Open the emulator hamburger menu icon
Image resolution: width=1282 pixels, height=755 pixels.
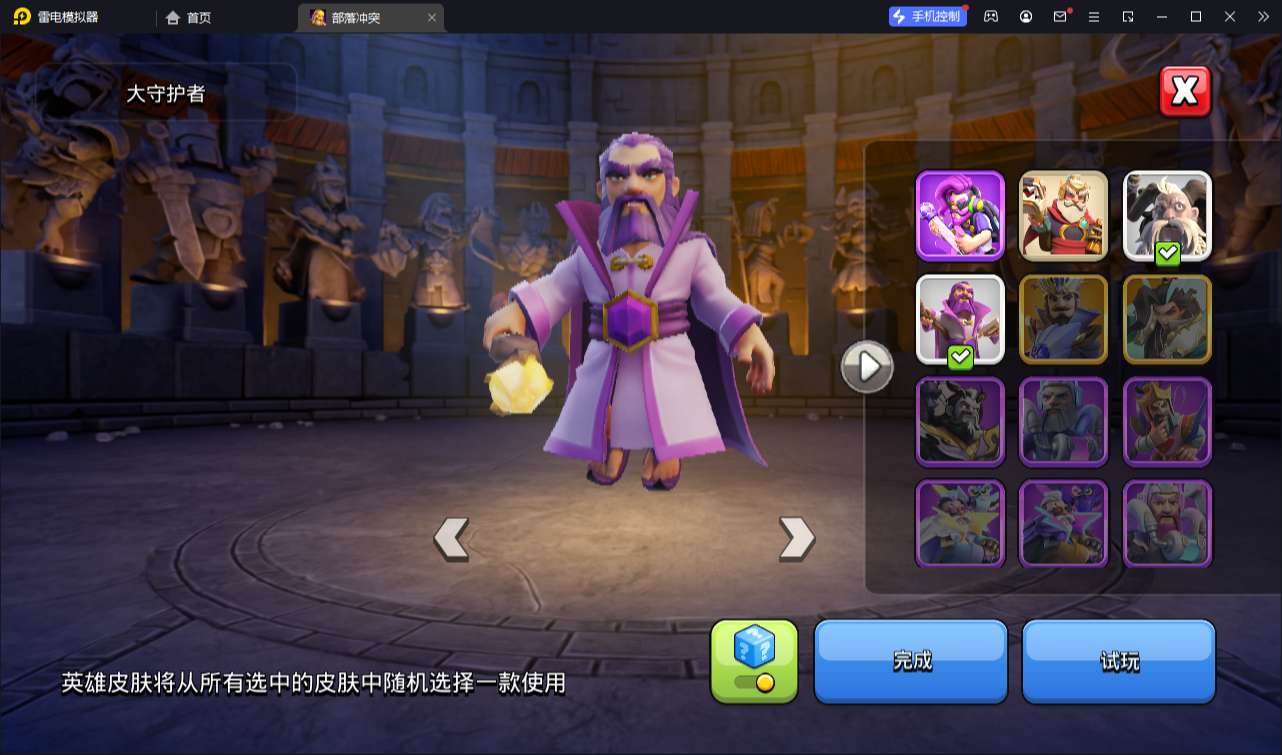pos(1094,16)
